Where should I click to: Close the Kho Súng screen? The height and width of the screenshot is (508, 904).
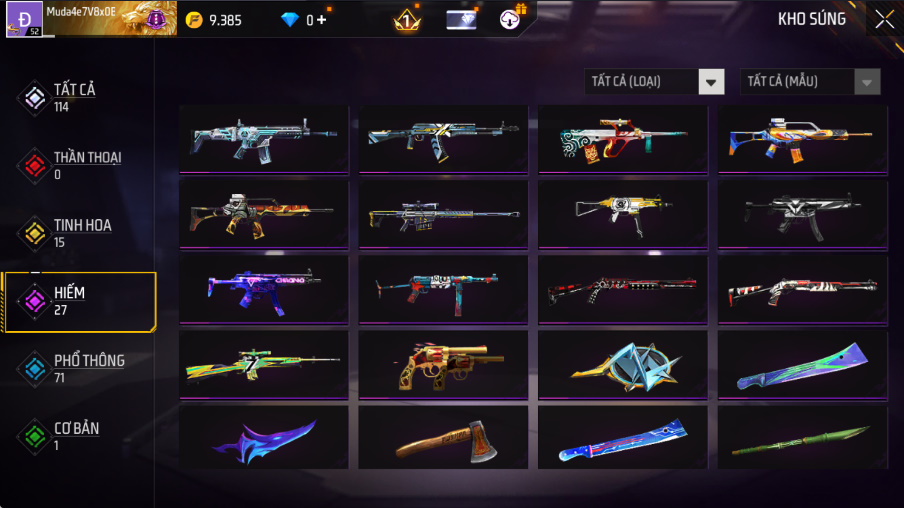pos(884,19)
